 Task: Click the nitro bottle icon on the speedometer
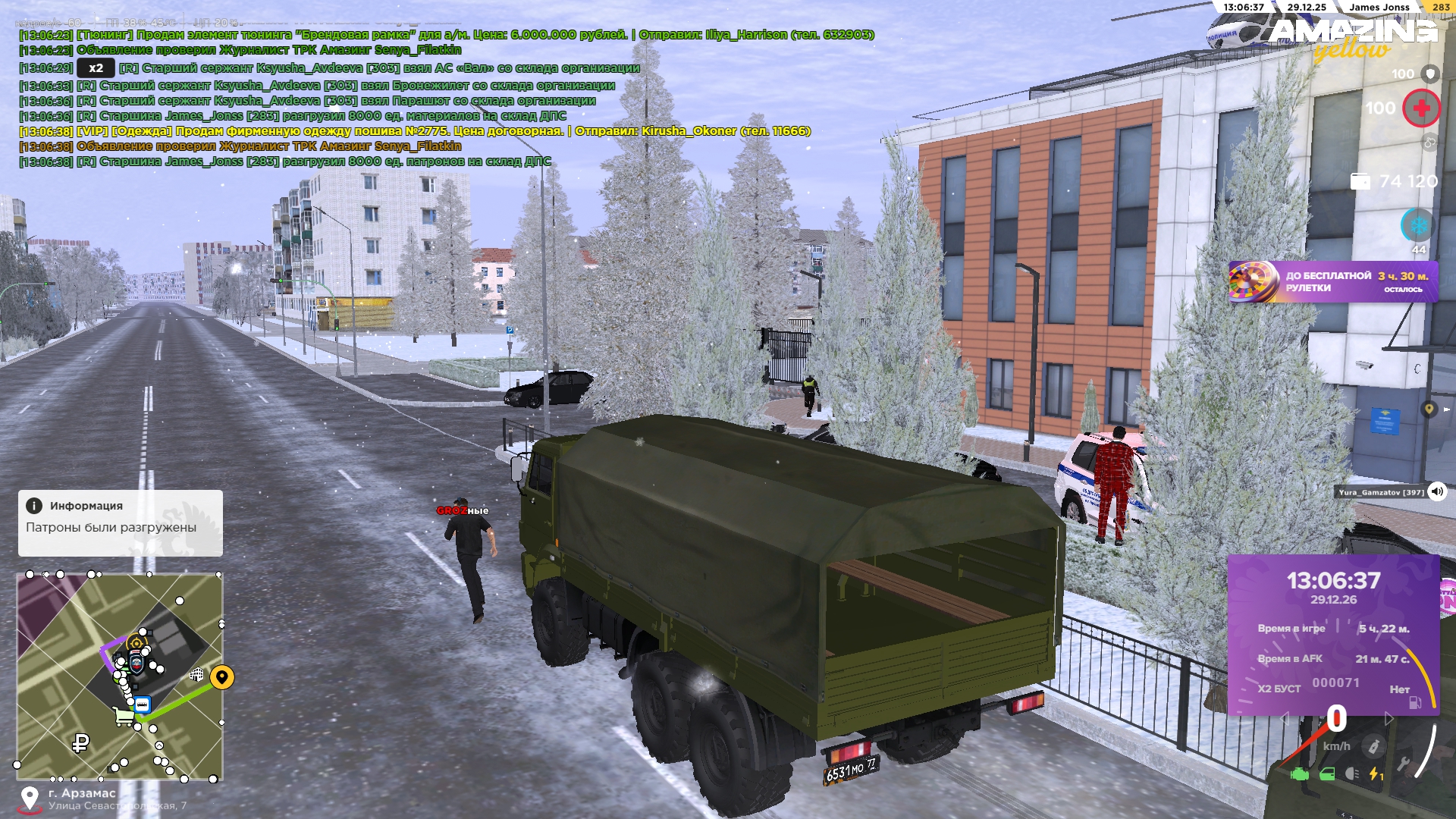1374,745
